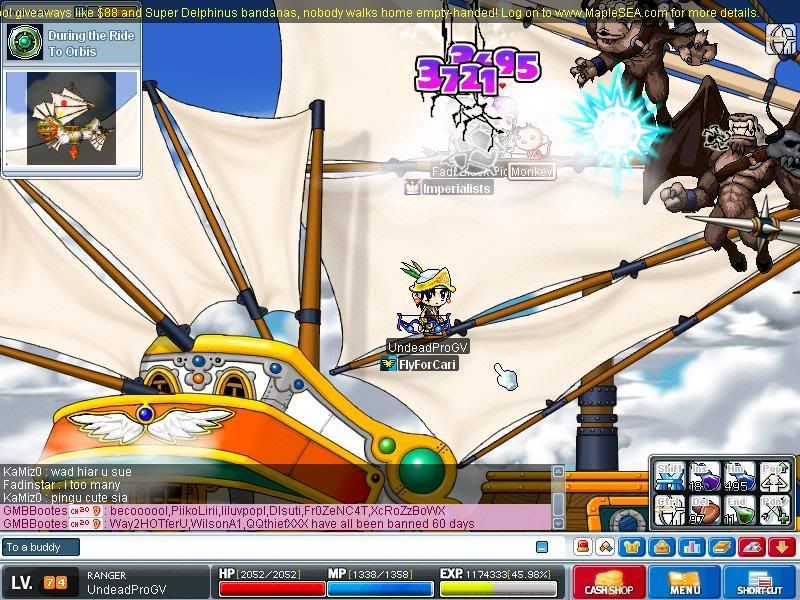Activate the blue skill on Shift quickslot
This screenshot has height=600, width=800.
tap(671, 476)
